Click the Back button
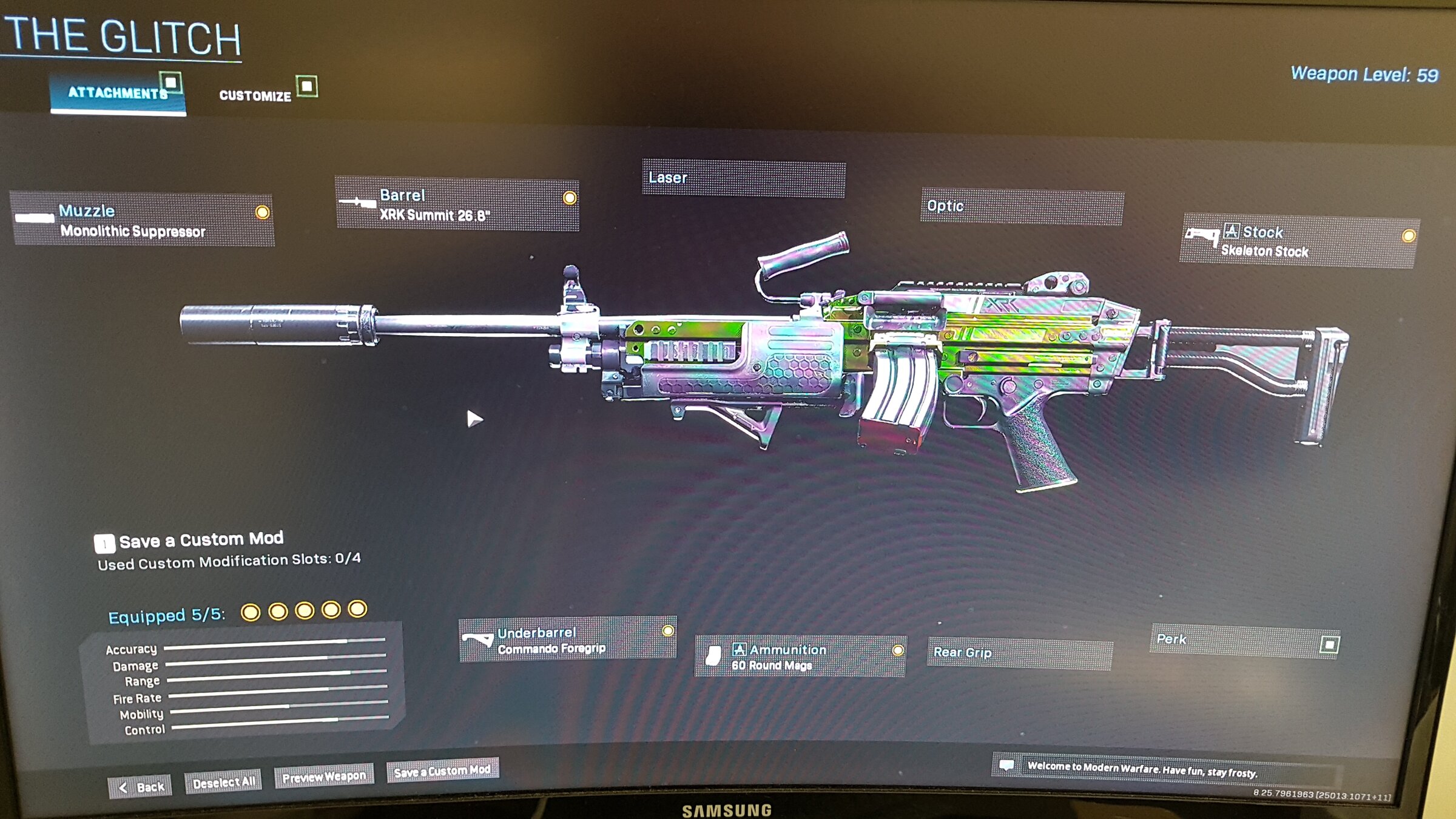Image resolution: width=1456 pixels, height=819 pixels. pyautogui.click(x=141, y=787)
